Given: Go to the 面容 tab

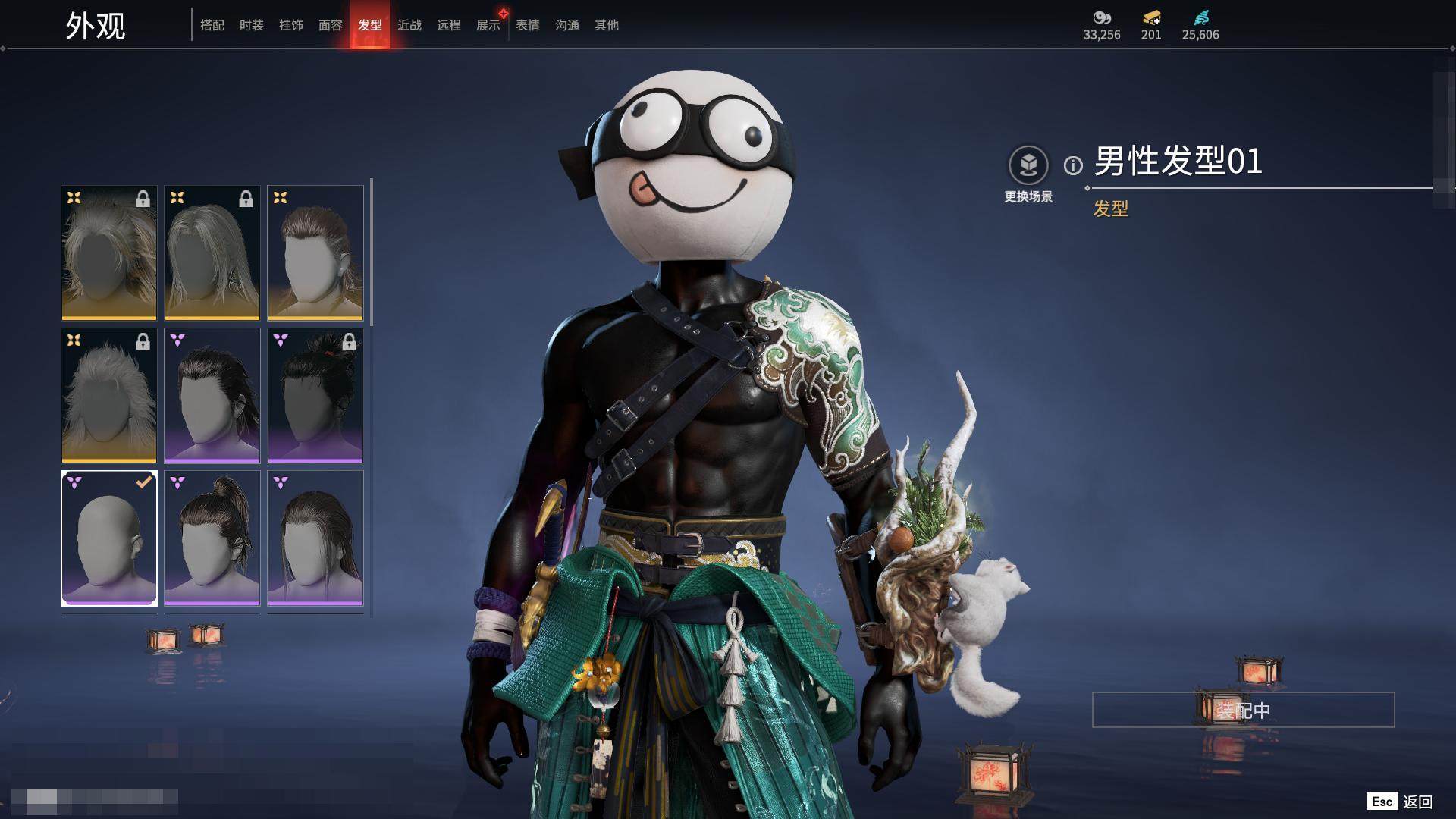Looking at the screenshot, I should [x=331, y=25].
